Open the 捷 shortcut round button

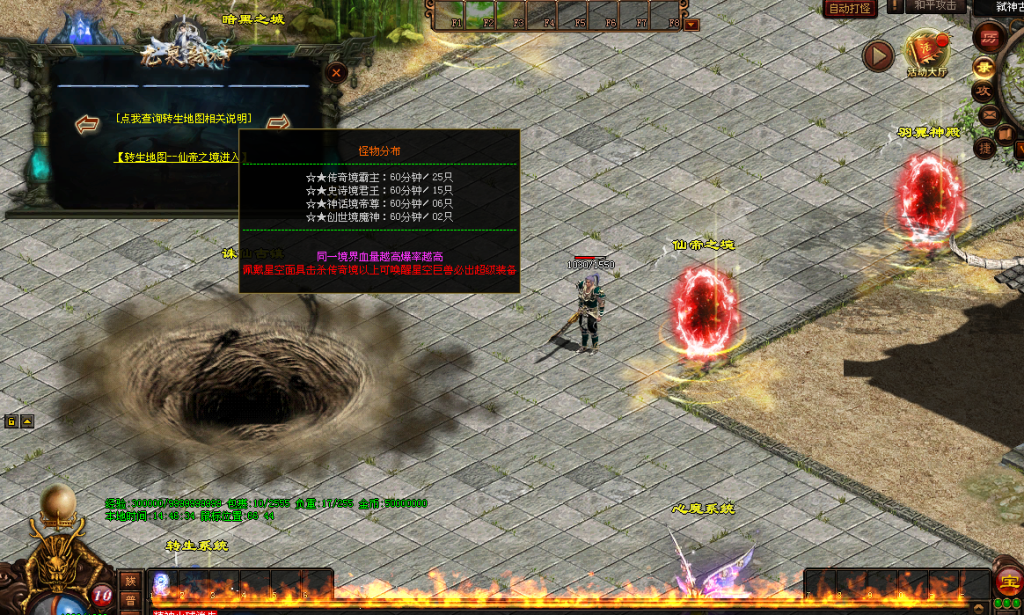pyautogui.click(x=986, y=147)
